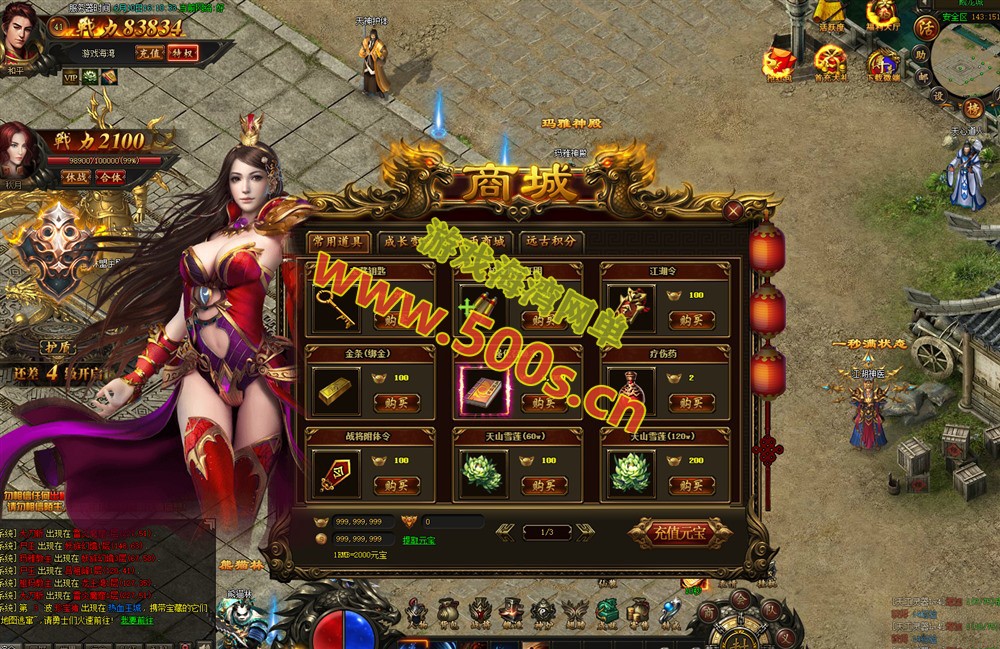Click the 充值 button beside the player name
The image size is (1000, 649).
150,53
